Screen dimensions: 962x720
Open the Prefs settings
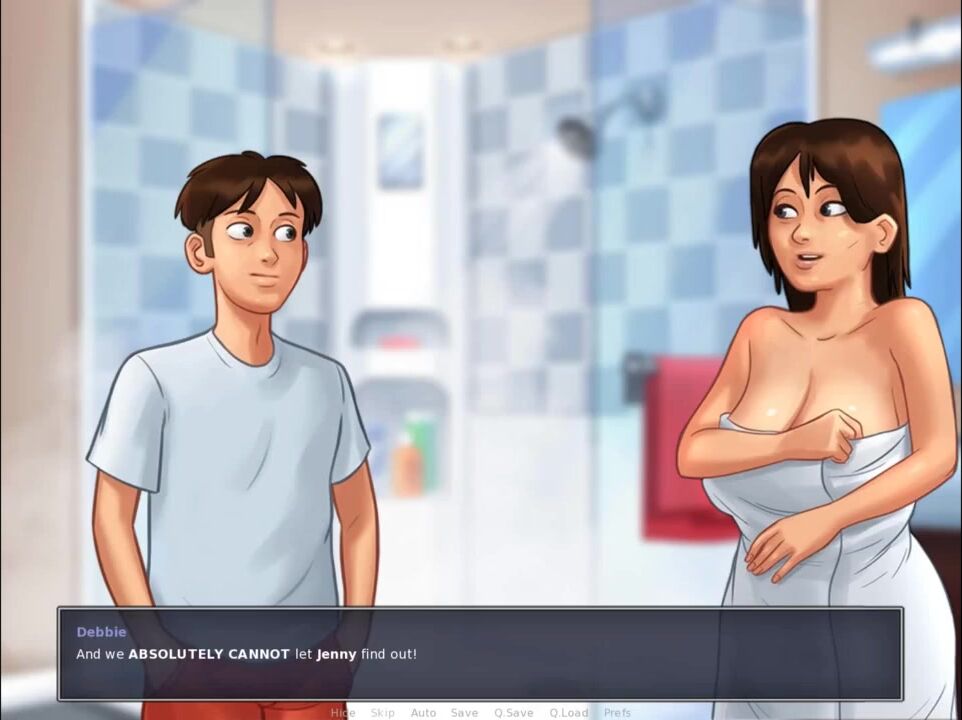tap(617, 713)
